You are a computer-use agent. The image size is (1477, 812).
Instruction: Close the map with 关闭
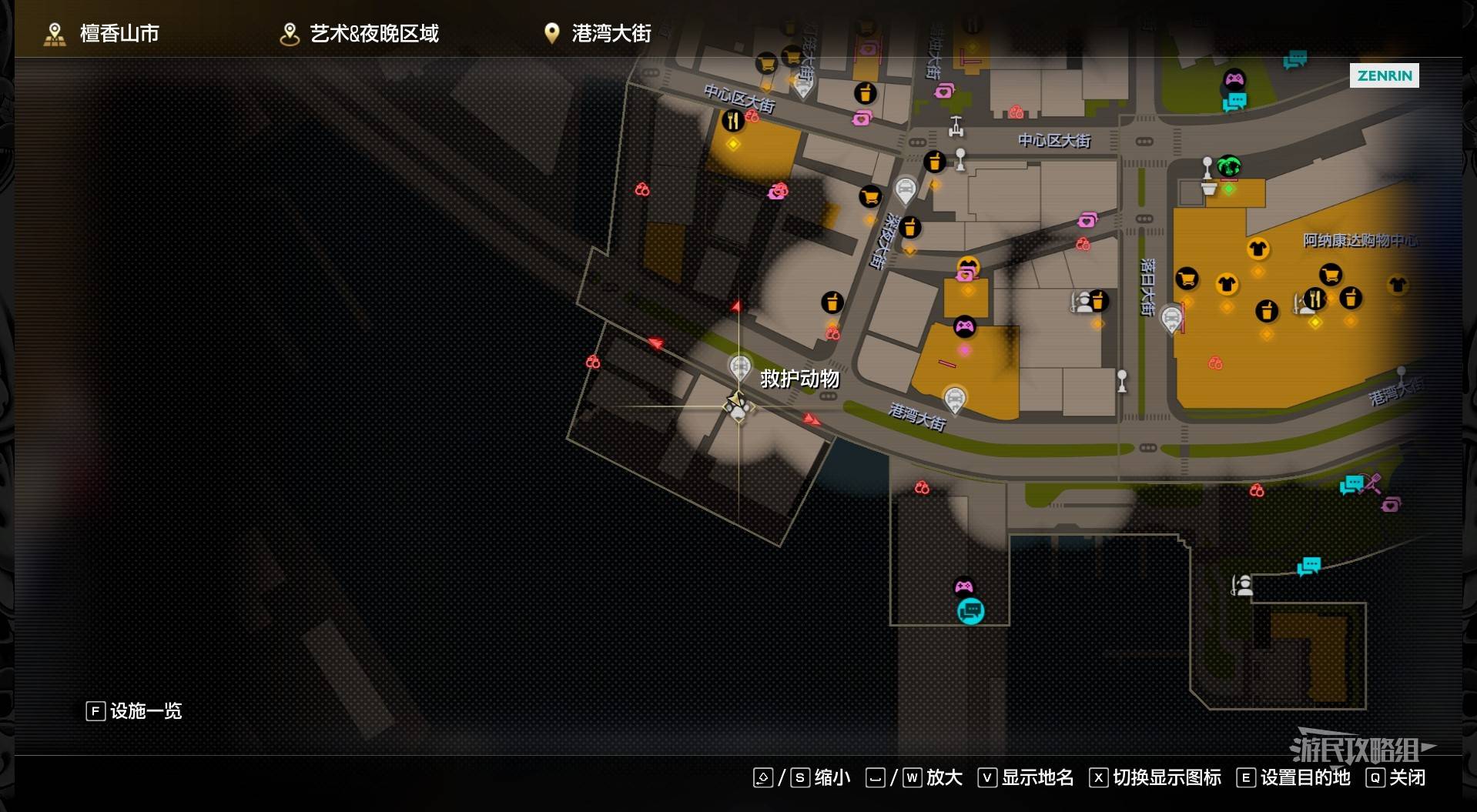[1406, 777]
